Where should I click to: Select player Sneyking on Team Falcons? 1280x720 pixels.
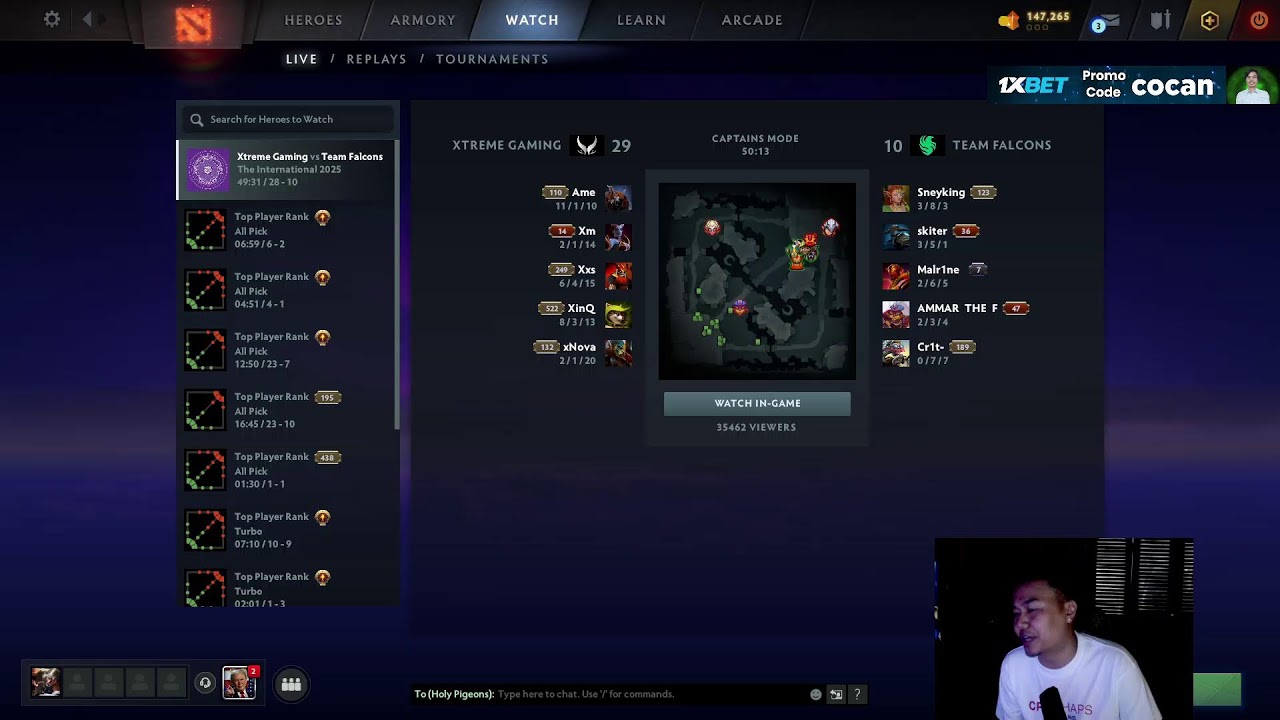940,193
